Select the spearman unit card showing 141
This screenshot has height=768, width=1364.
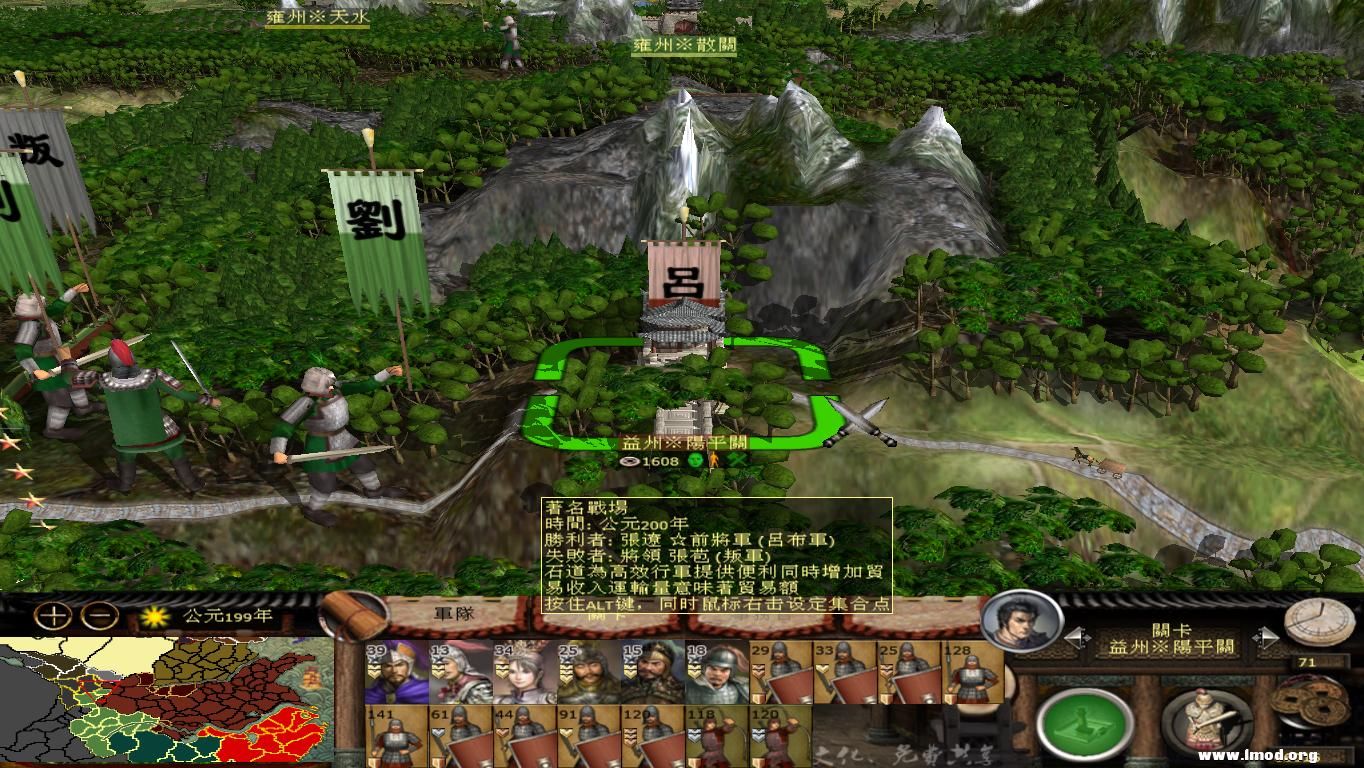(x=398, y=735)
